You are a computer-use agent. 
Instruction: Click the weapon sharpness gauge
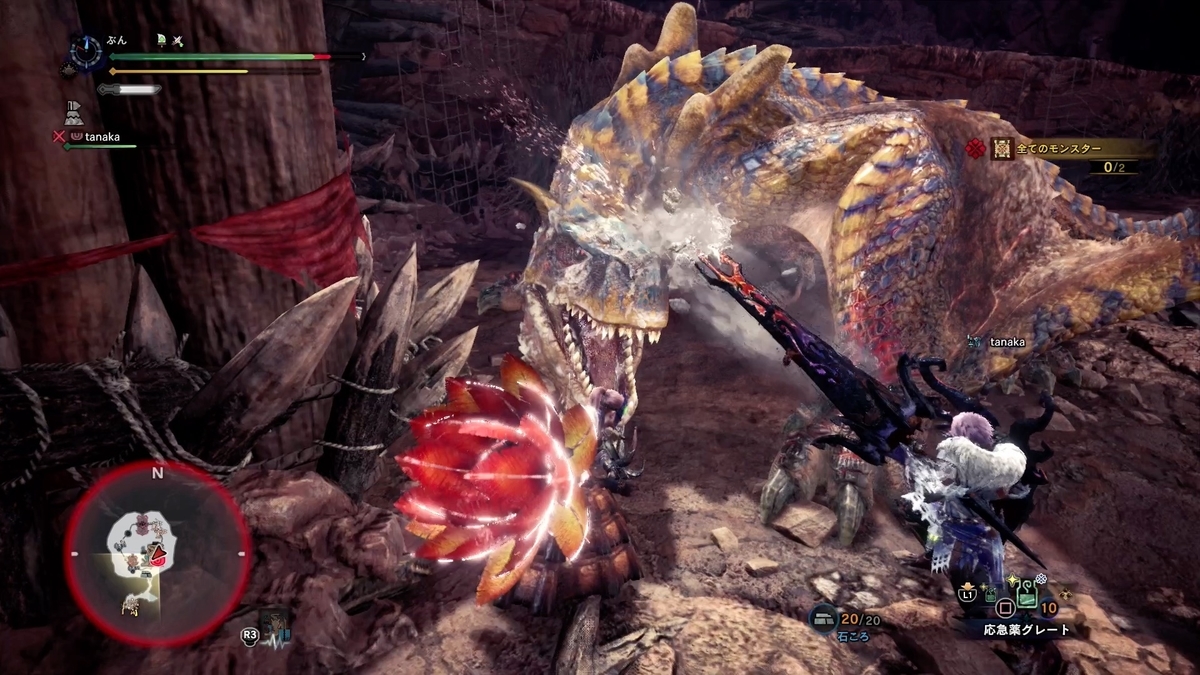point(130,89)
